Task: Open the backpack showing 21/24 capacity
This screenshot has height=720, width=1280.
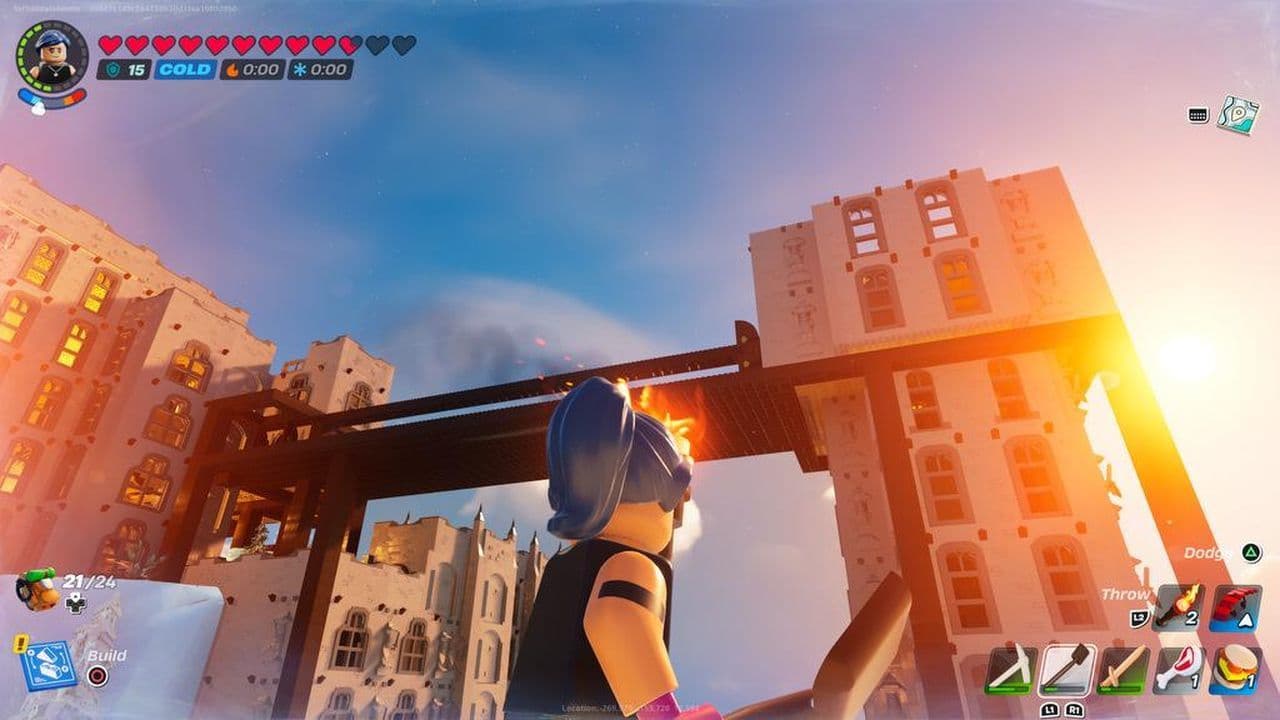Action: [x=35, y=592]
